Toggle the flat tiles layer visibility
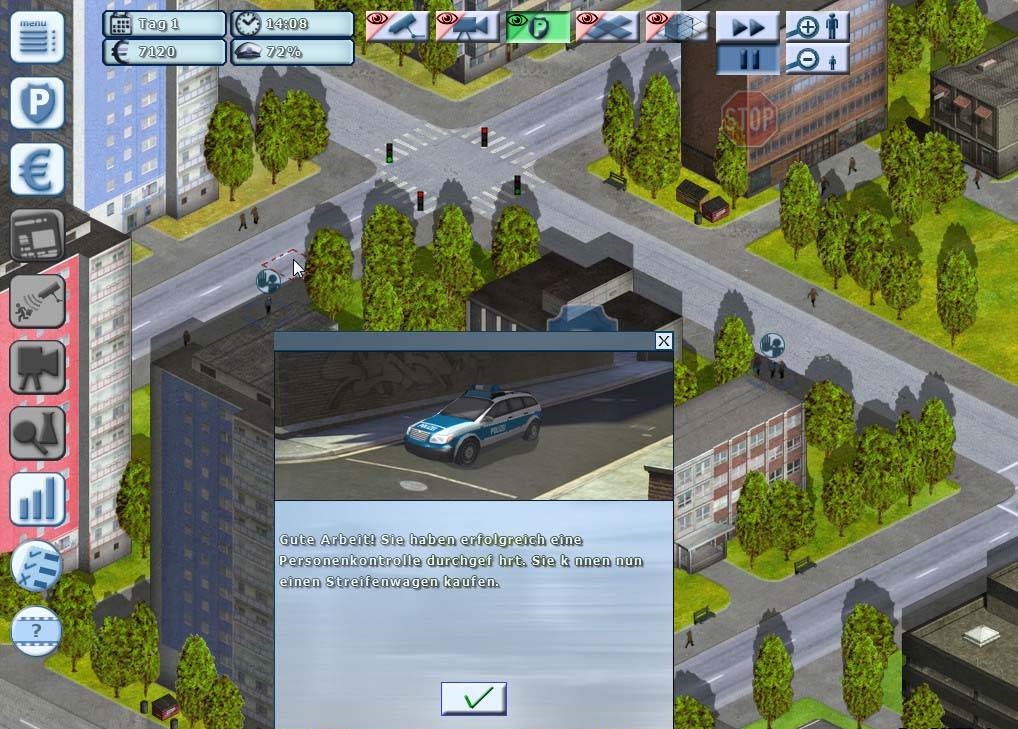This screenshot has width=1018, height=729. pyautogui.click(x=607, y=26)
